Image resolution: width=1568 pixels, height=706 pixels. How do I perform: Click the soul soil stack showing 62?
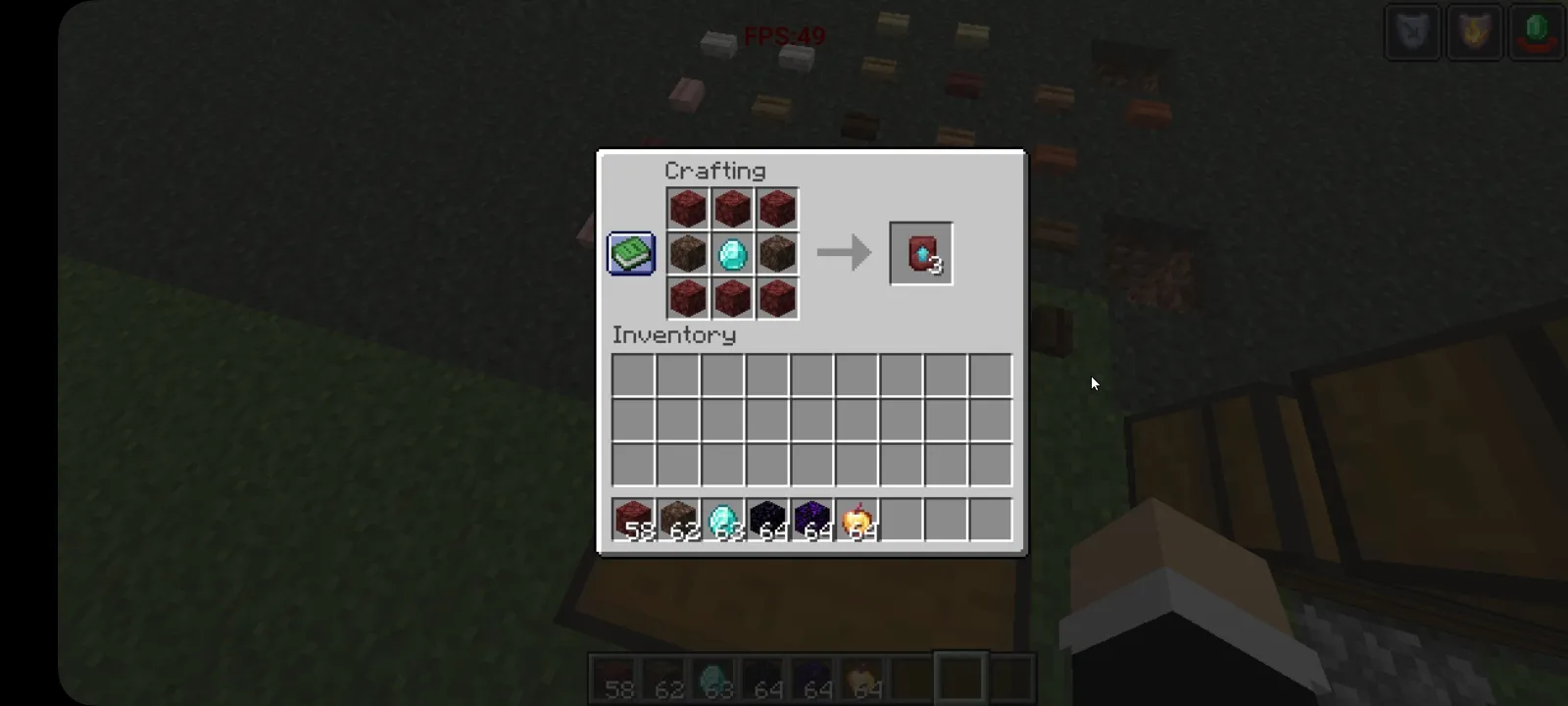point(677,519)
